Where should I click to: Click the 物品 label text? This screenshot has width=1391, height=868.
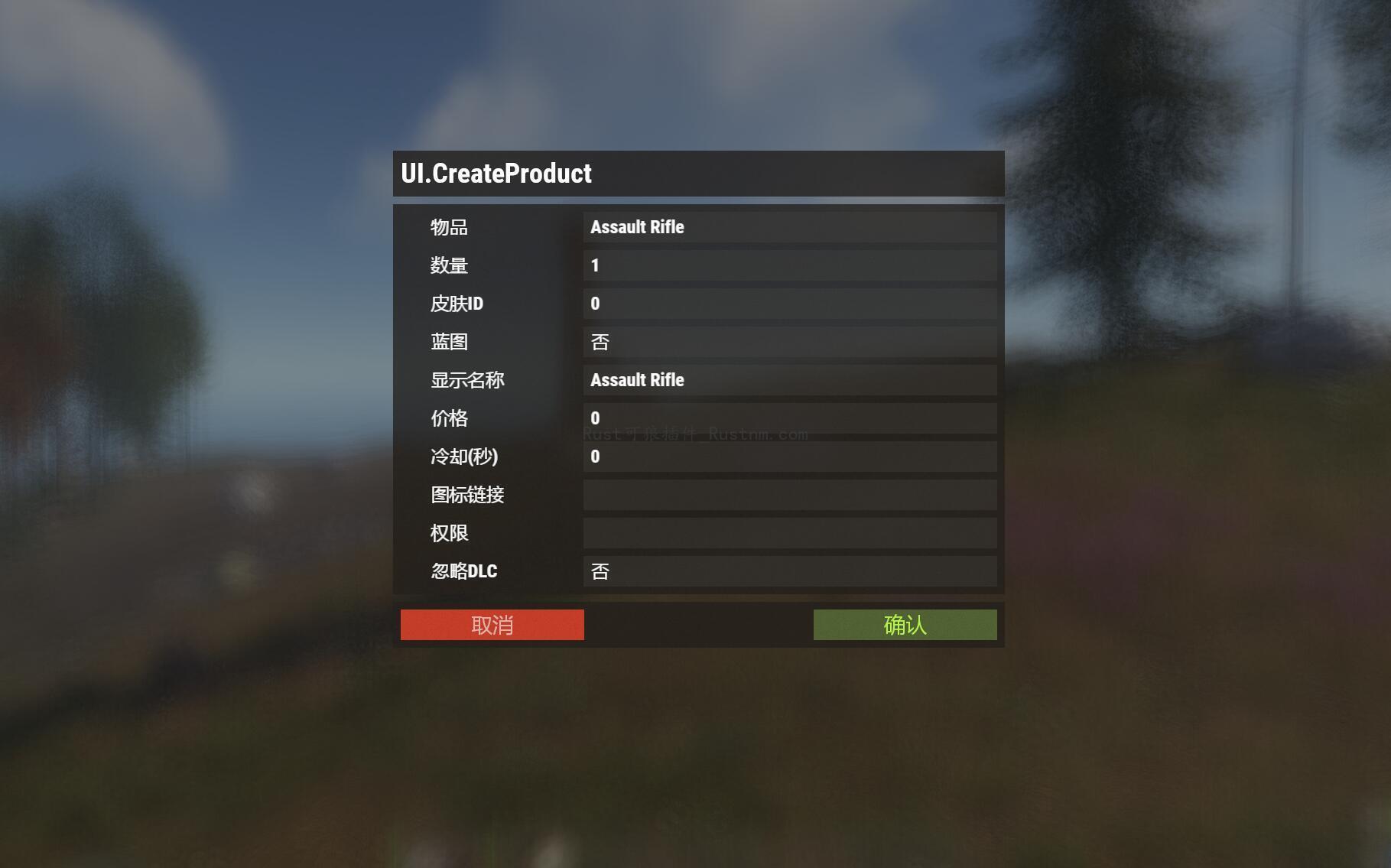[x=448, y=227]
